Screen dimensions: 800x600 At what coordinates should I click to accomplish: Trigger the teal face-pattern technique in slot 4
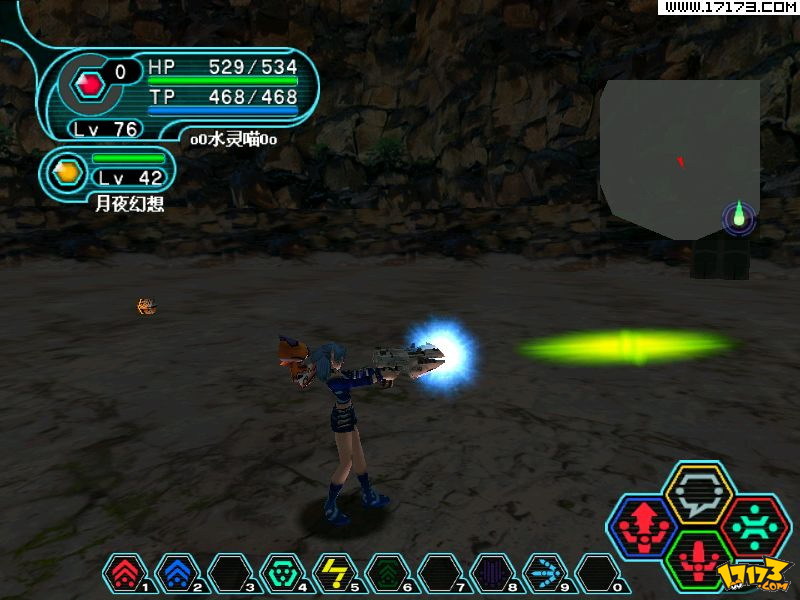(281, 574)
